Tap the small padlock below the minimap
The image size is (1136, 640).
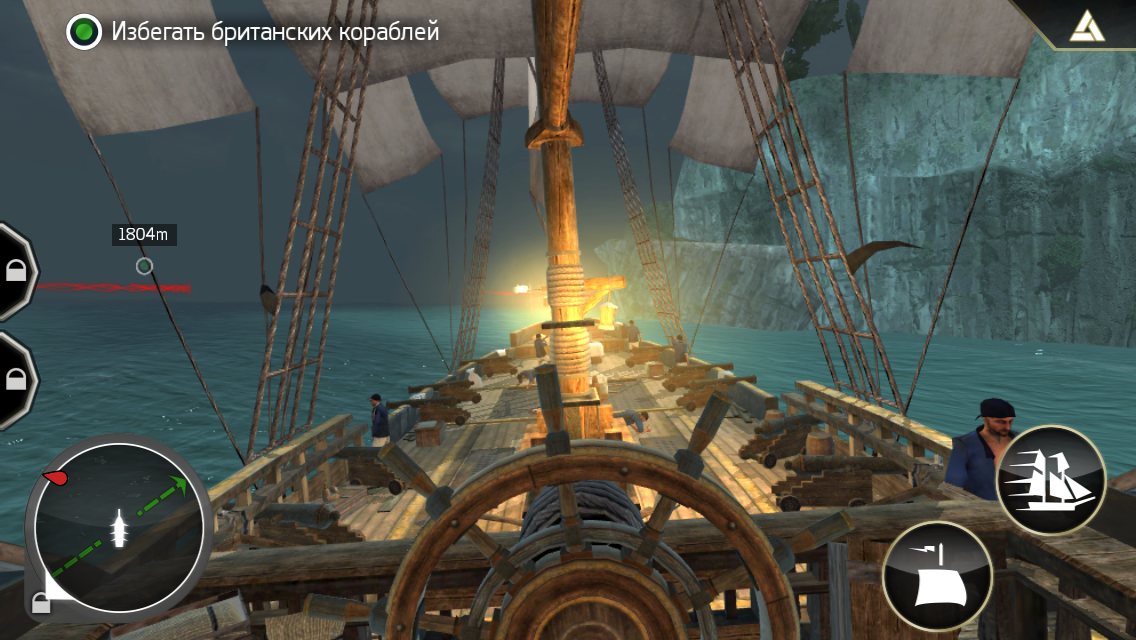(41, 602)
